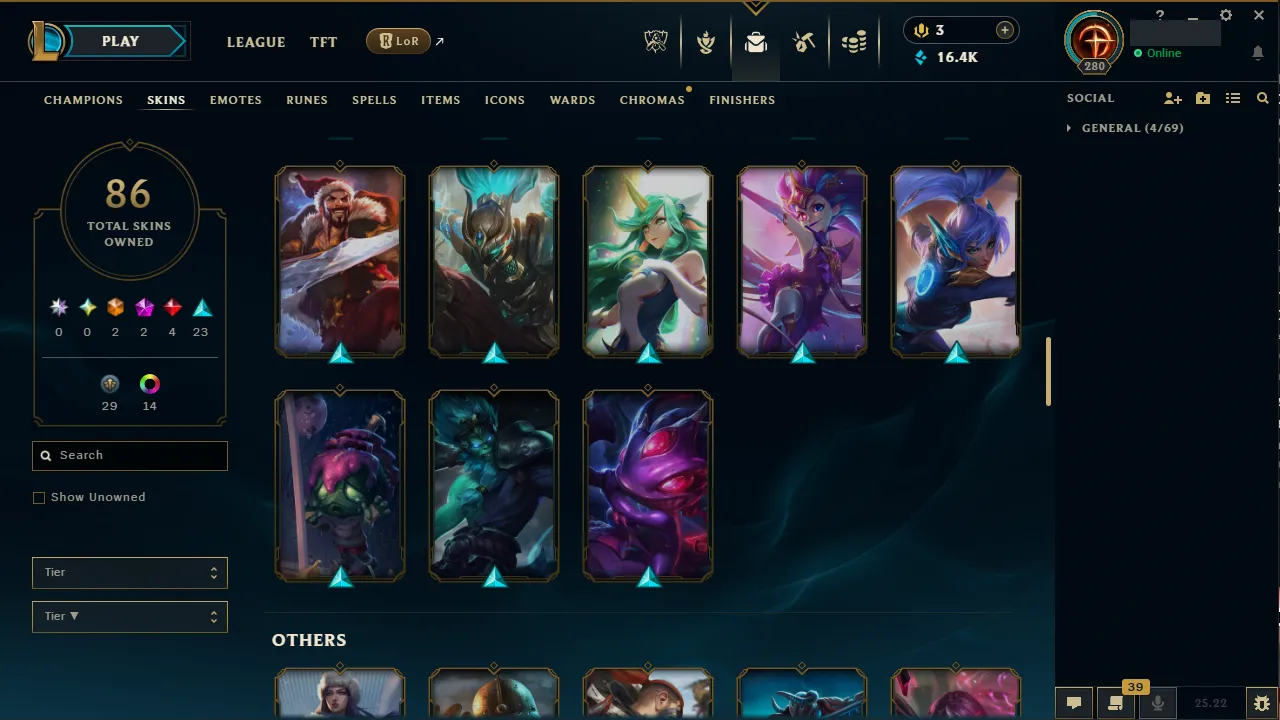Open the TFT menu item
Viewport: 1280px width, 720px height.
click(x=323, y=42)
